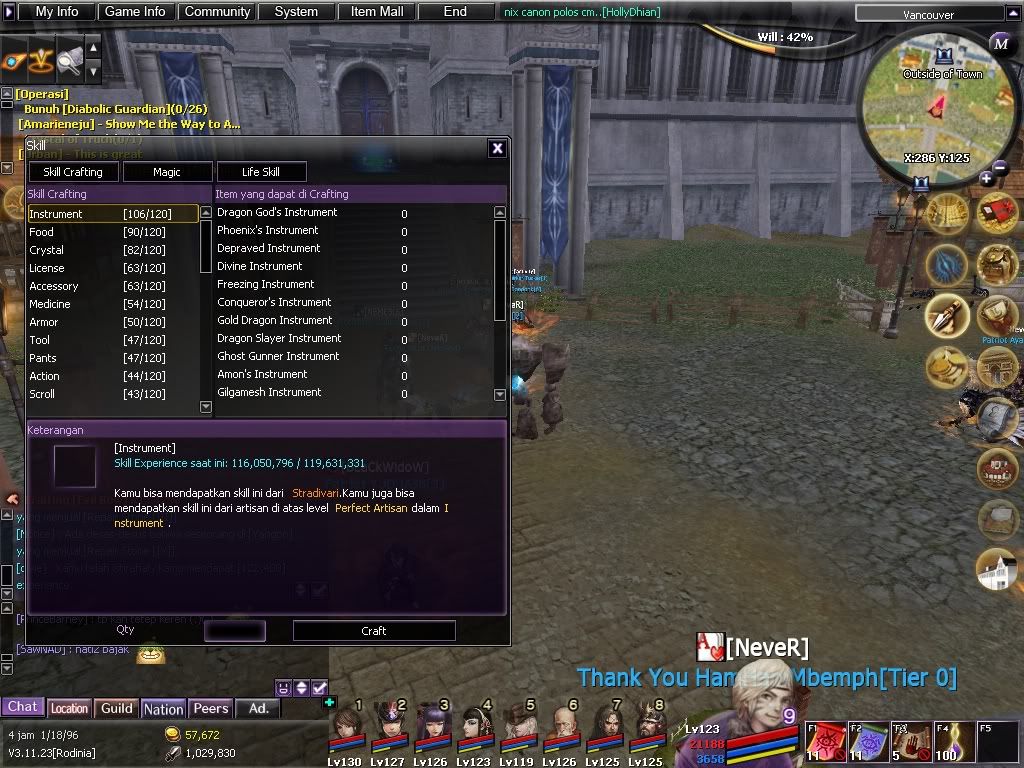Viewport: 1024px width, 768px height.
Task: Click the quantity input box
Action: (235, 631)
